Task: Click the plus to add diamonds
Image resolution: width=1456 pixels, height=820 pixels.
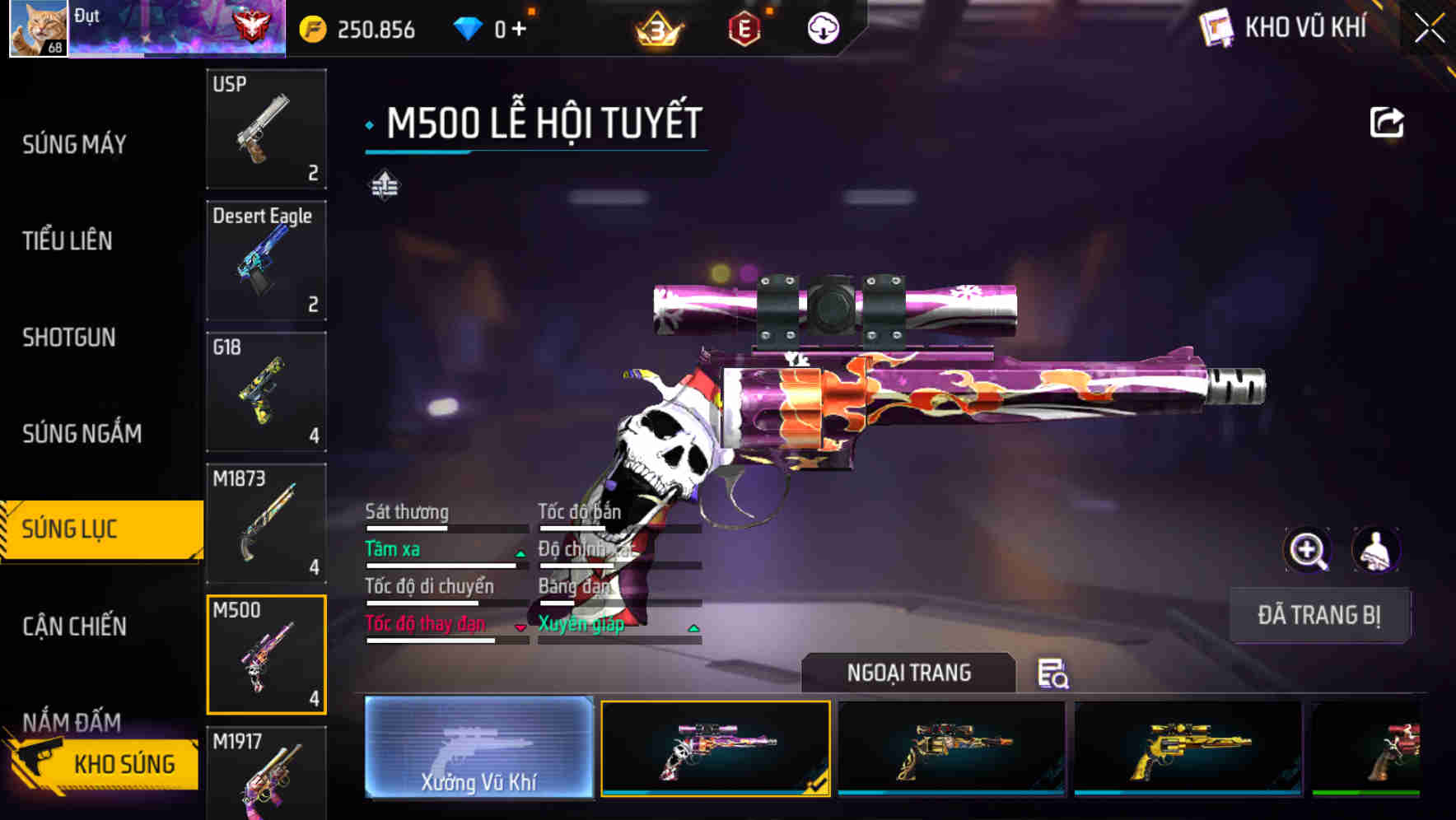Action: (x=520, y=27)
